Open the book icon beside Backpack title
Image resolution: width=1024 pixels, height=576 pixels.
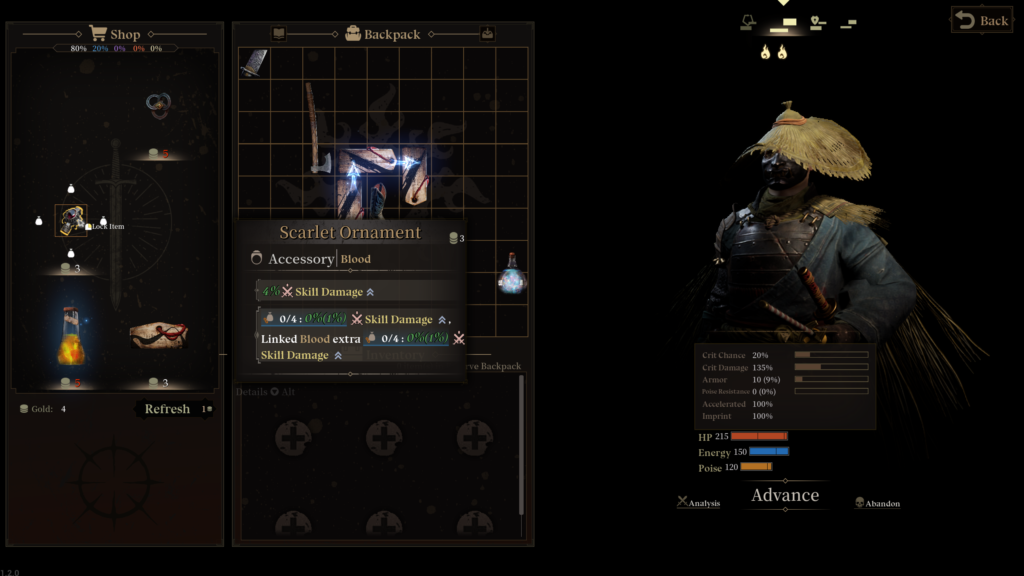click(279, 33)
